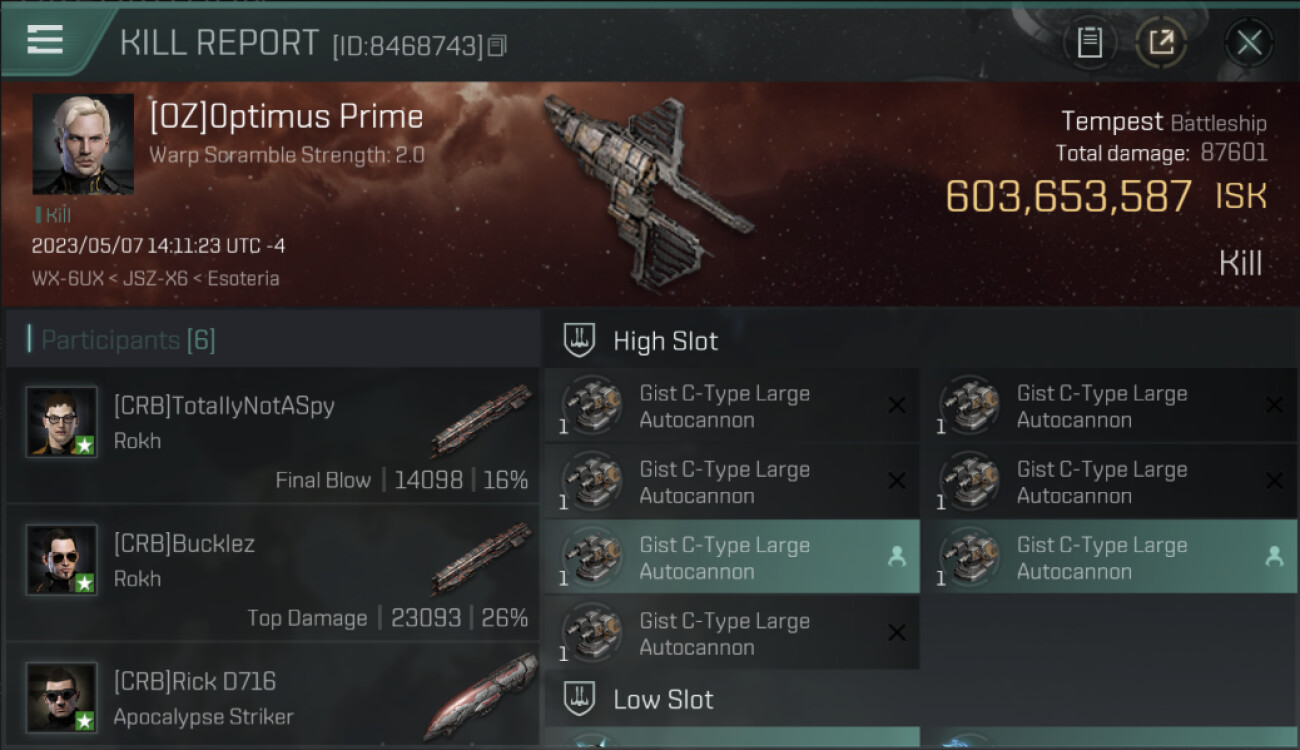Close the kill report window

pyautogui.click(x=1249, y=42)
